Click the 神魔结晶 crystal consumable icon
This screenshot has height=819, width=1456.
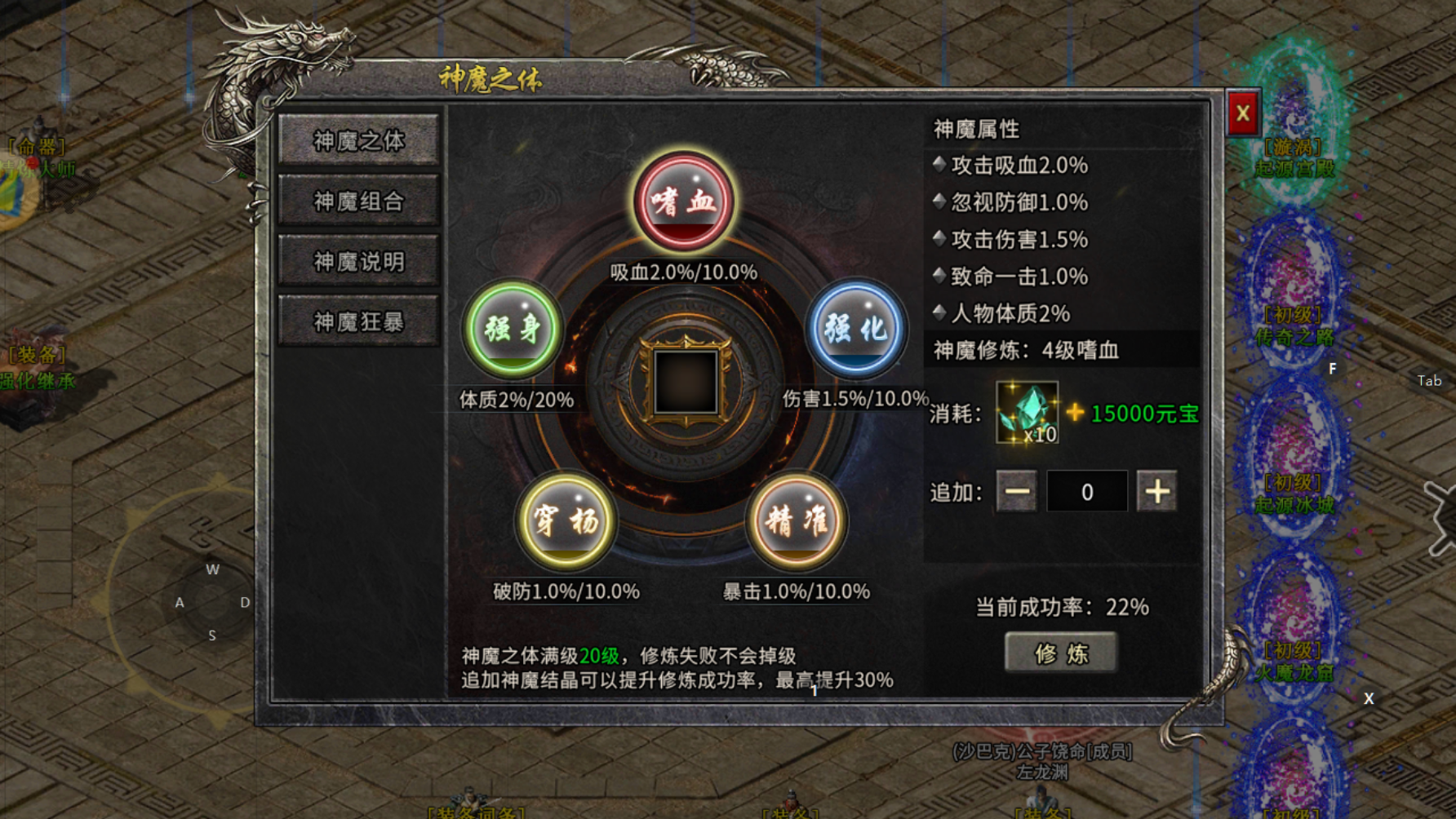(x=1026, y=413)
